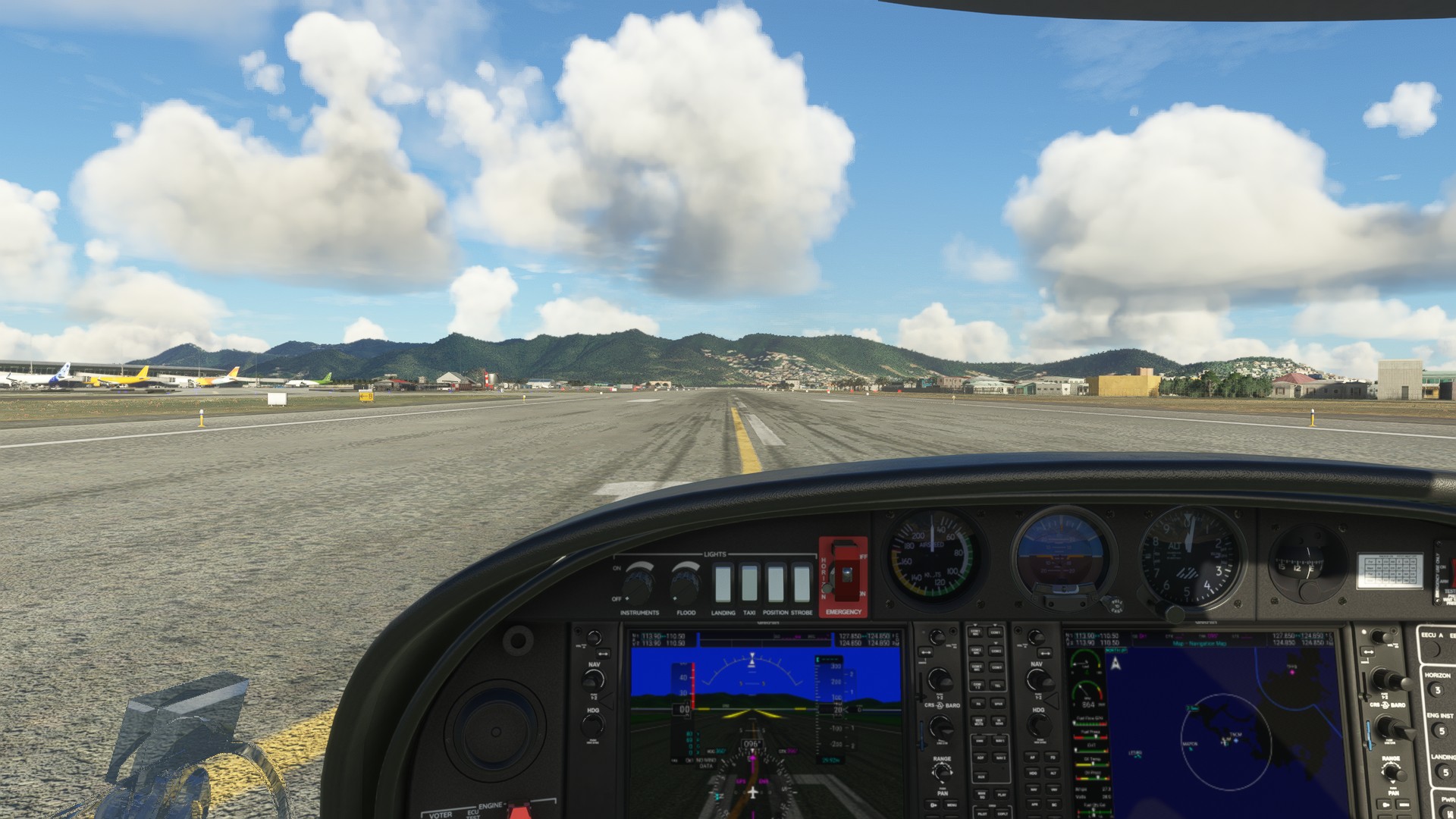Flip the red EMERGENCY horizon switch
The image size is (1456, 819).
(x=844, y=575)
